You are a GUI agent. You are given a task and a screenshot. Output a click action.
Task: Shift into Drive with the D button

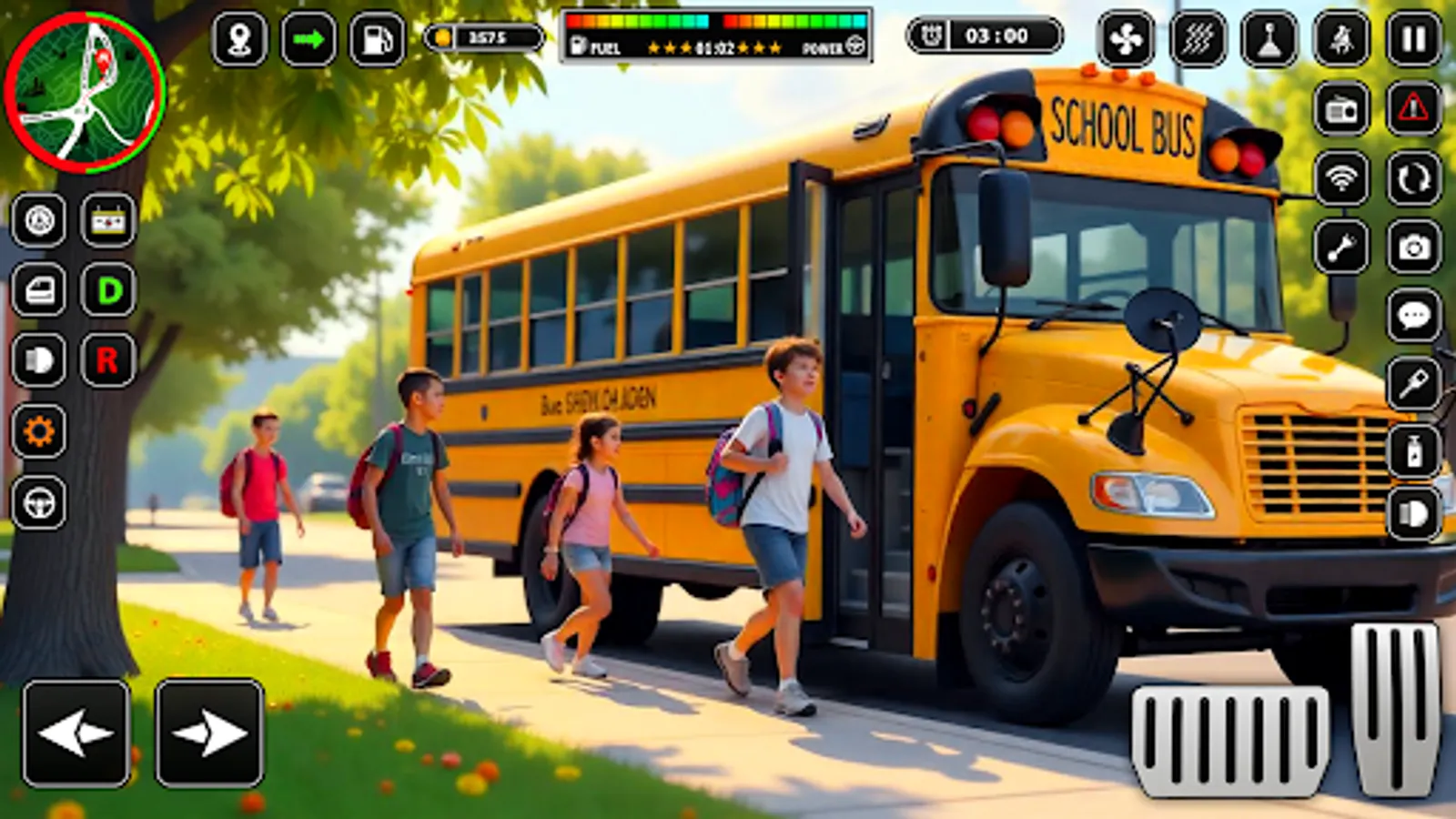tap(106, 289)
